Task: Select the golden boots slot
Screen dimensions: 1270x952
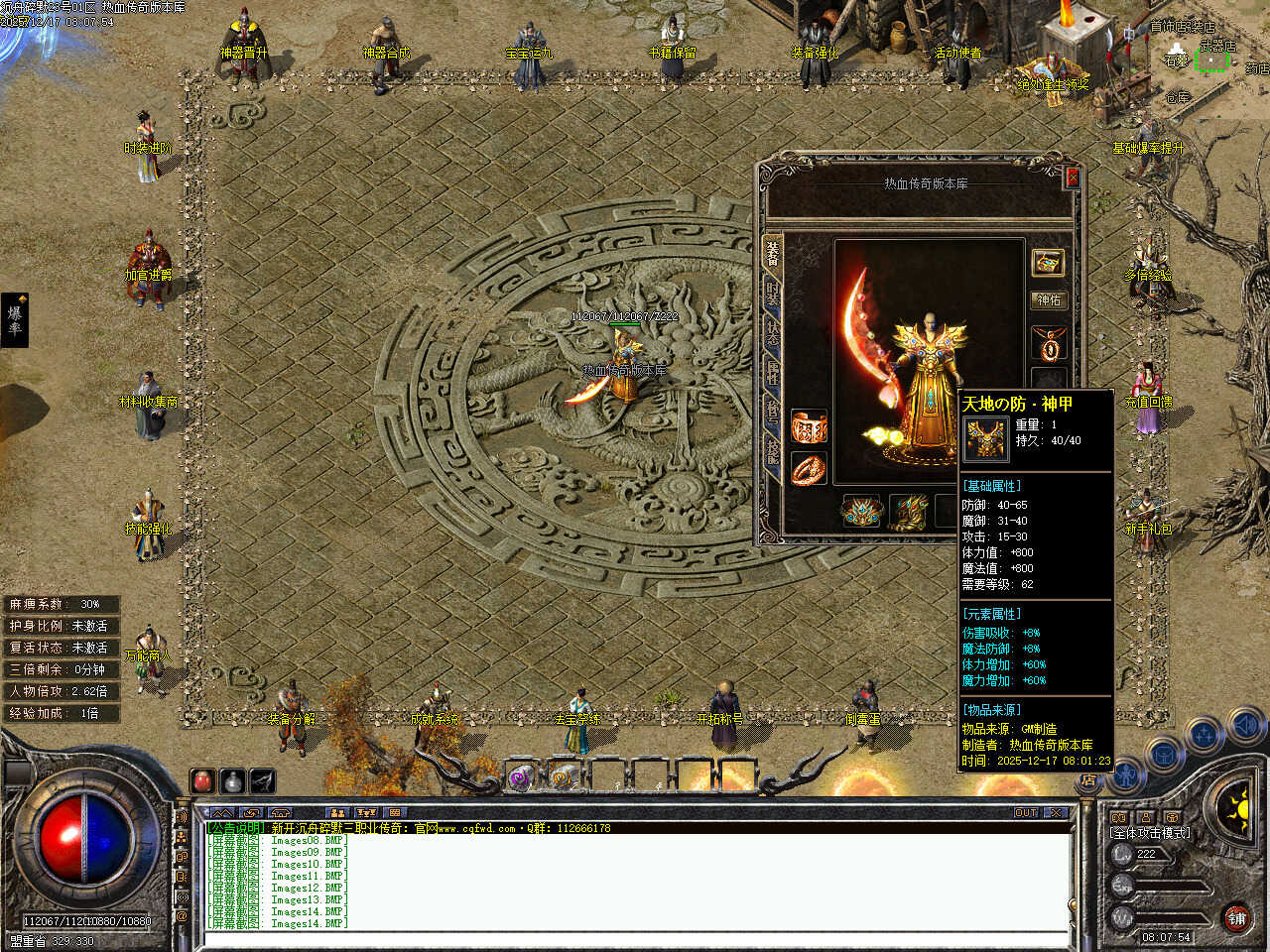Action: tap(908, 512)
